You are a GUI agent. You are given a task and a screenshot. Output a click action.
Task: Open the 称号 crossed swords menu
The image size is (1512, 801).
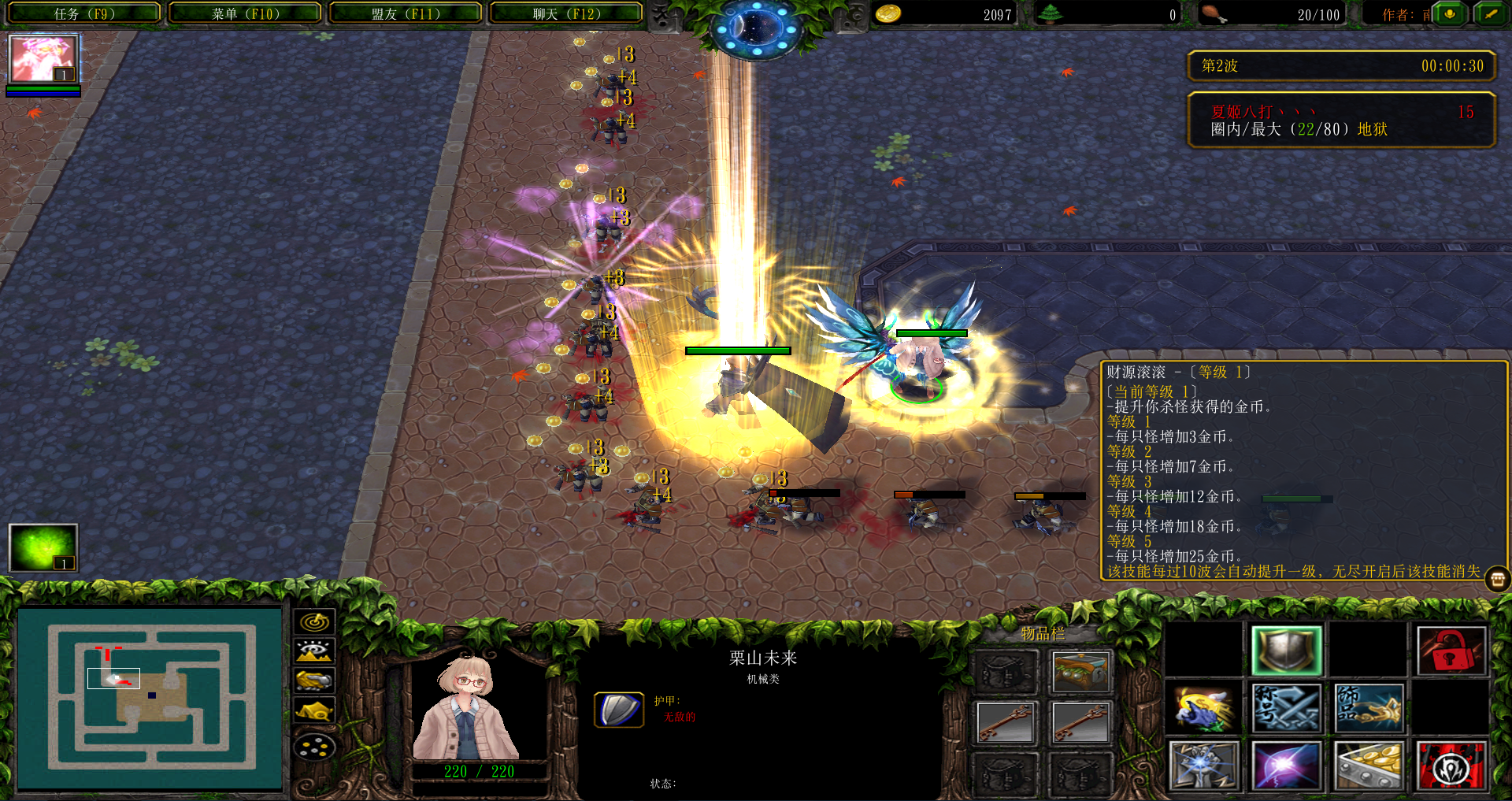(1286, 707)
